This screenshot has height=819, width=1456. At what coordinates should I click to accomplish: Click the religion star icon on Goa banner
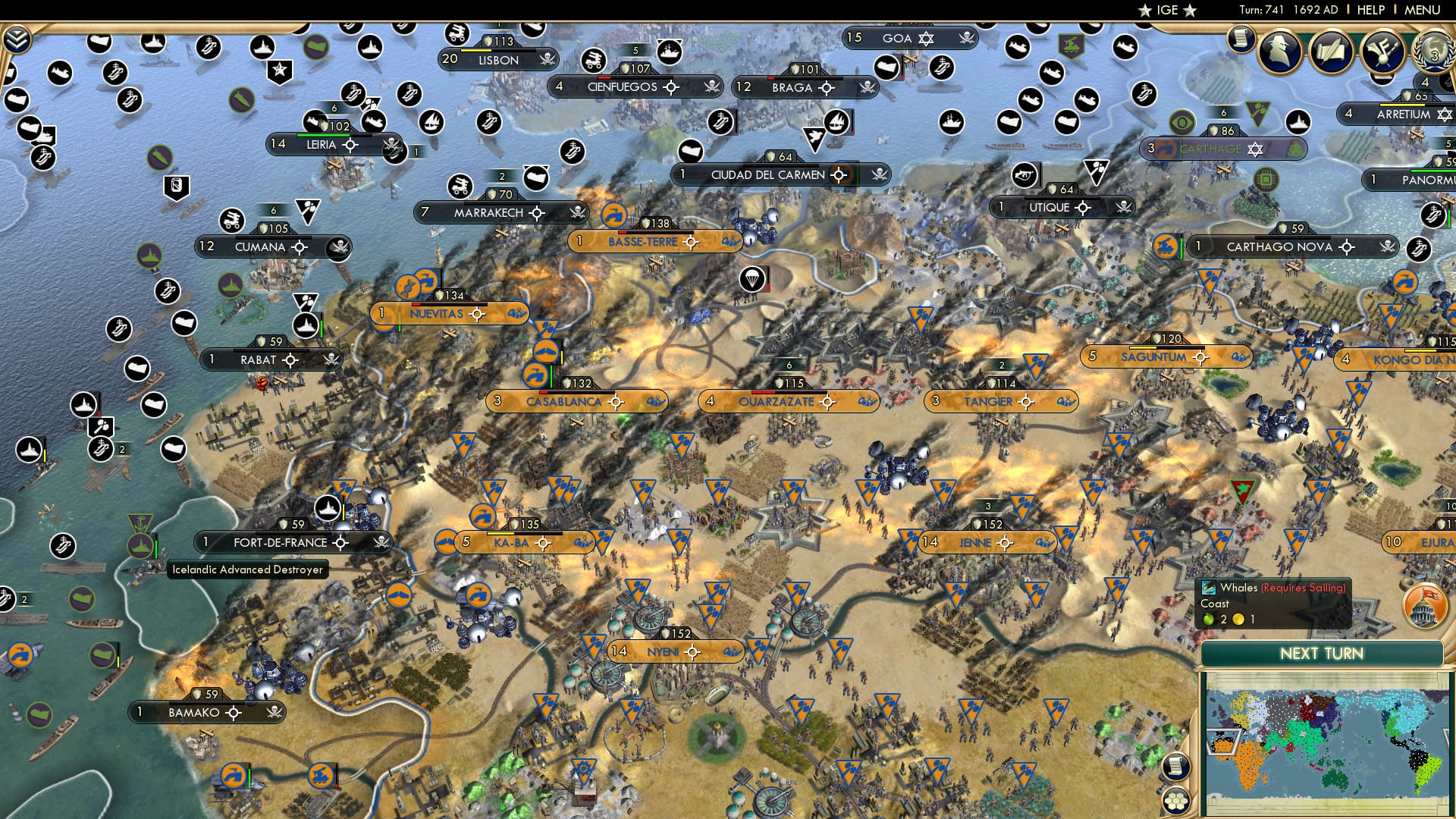(927, 37)
